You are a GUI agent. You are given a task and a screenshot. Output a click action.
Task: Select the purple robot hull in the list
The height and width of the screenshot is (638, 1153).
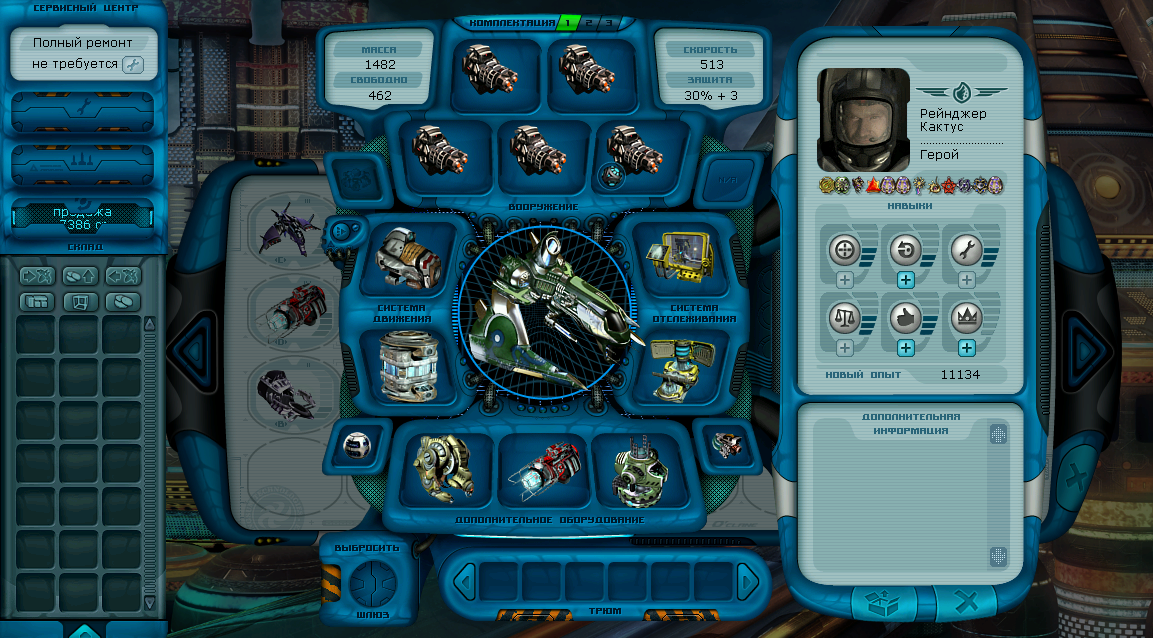click(287, 228)
